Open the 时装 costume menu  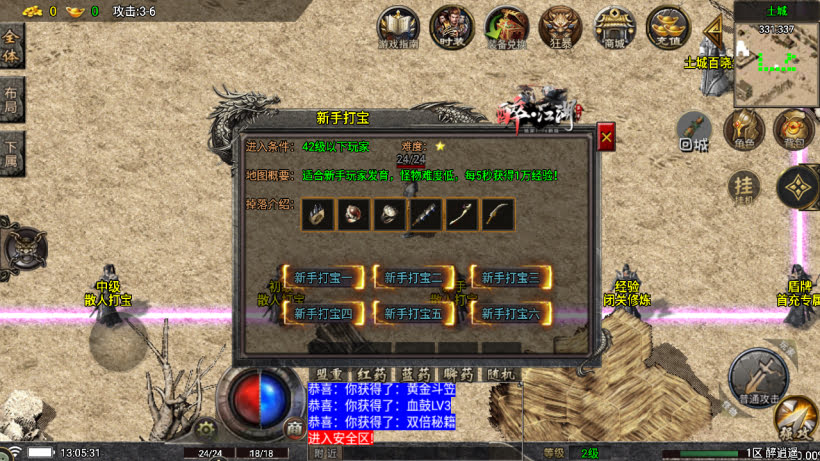450,27
